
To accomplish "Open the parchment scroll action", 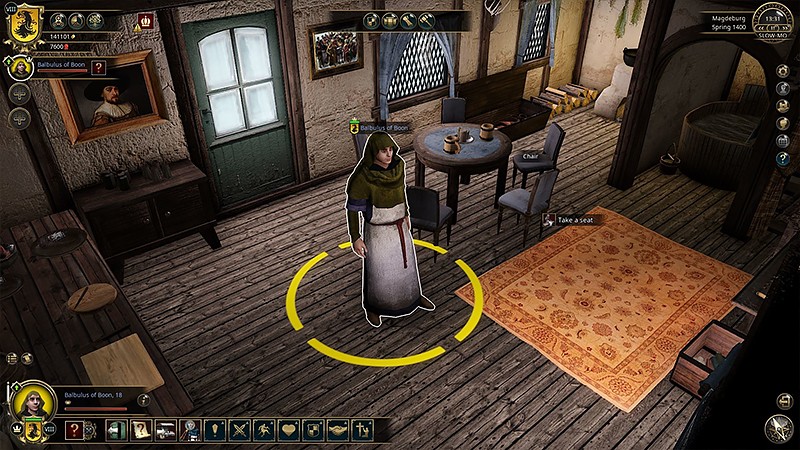I will [141, 430].
